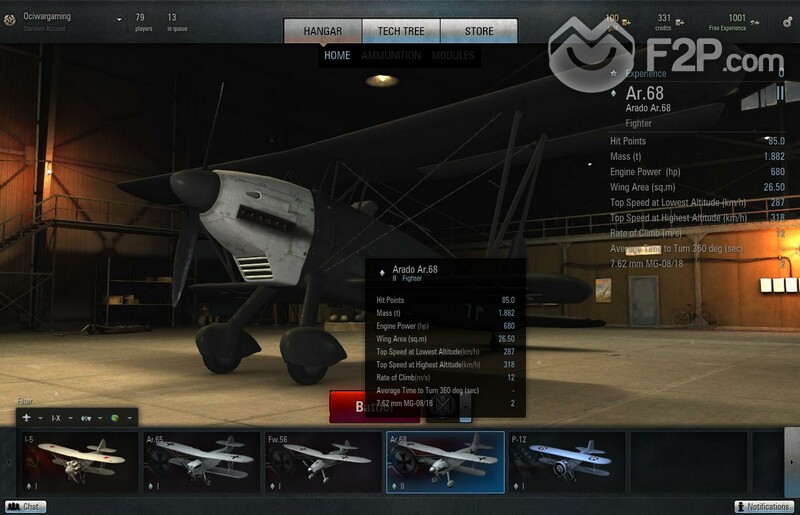
Task: Click the carousel's left arrow
Action: tap(9, 462)
